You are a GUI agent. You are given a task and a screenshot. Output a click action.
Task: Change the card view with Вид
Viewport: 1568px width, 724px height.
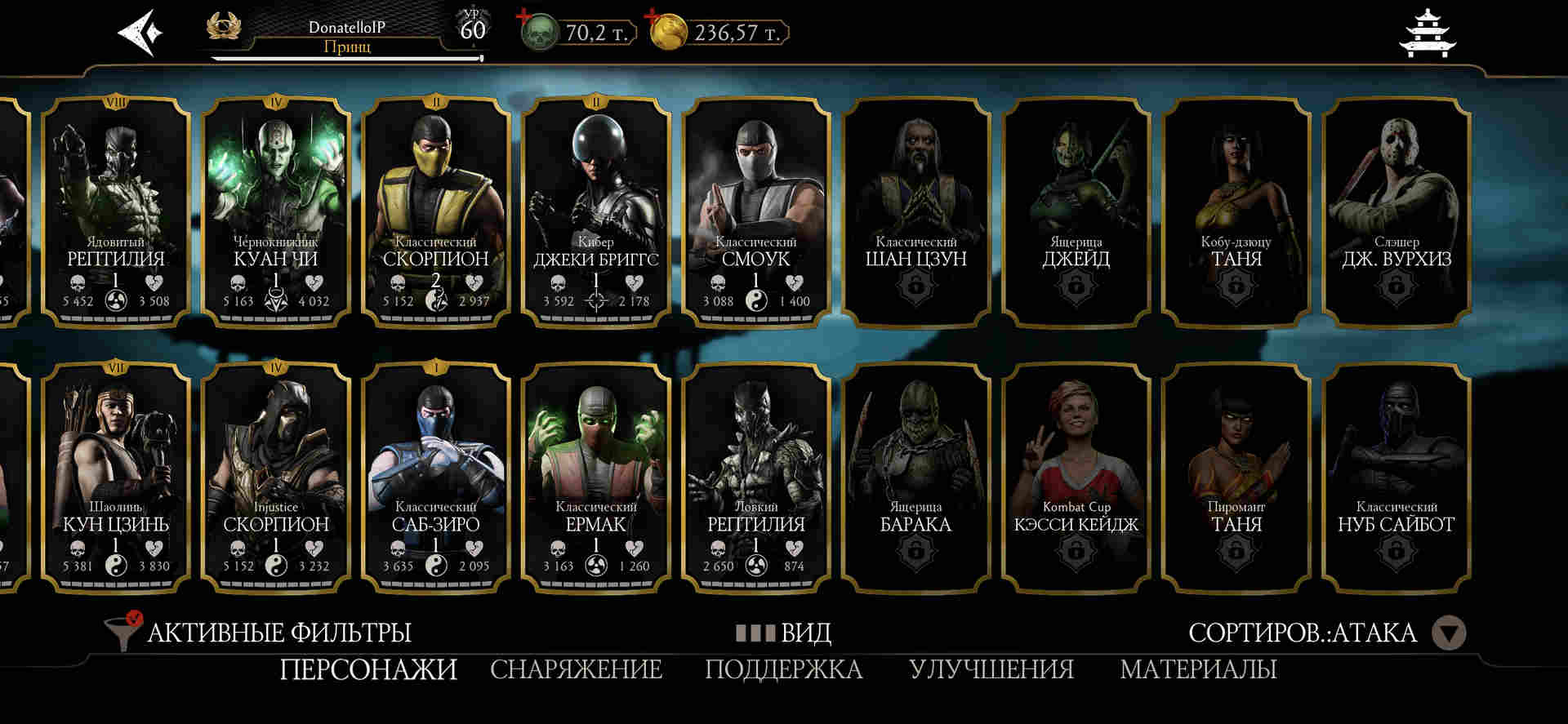pos(784,633)
